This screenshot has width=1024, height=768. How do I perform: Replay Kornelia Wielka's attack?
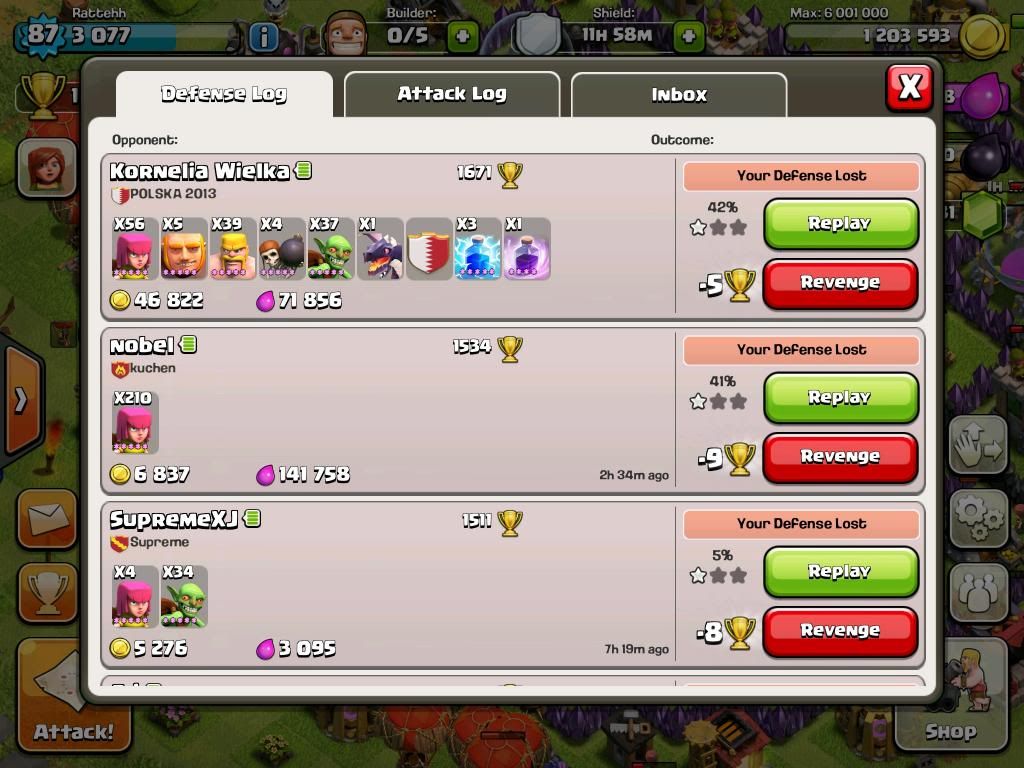click(x=840, y=223)
